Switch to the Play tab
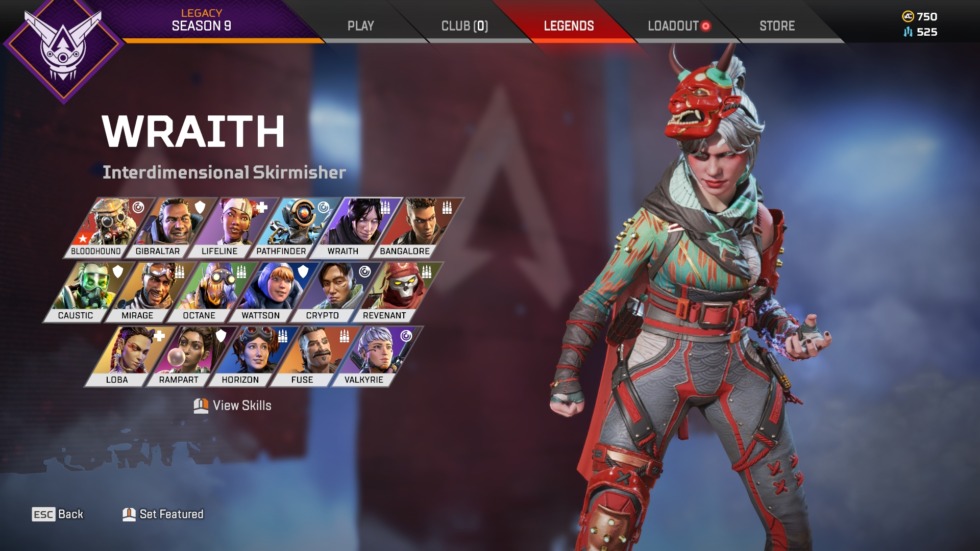The width and height of the screenshot is (980, 551). (x=360, y=25)
